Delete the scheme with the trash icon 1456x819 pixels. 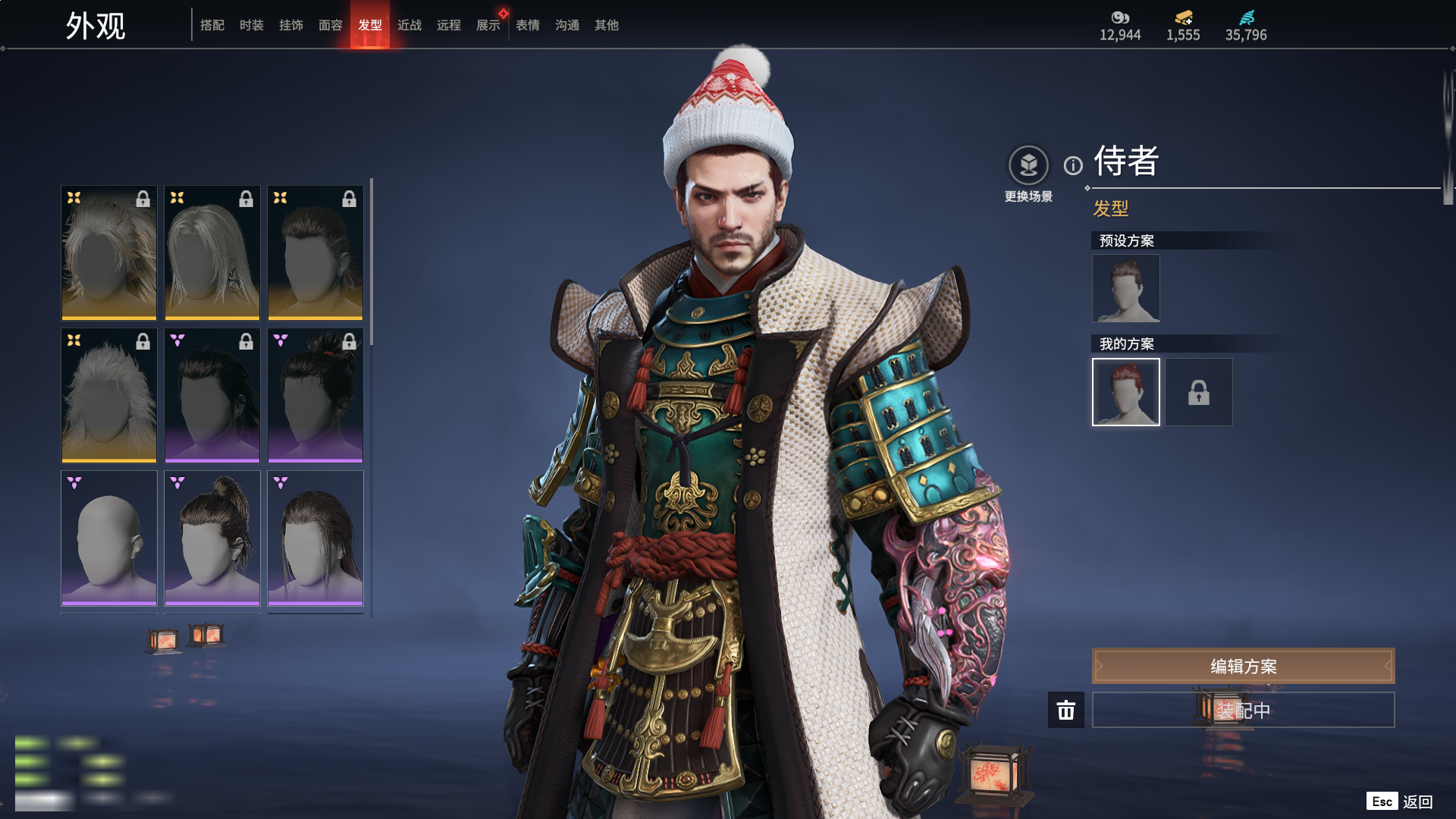click(1066, 710)
